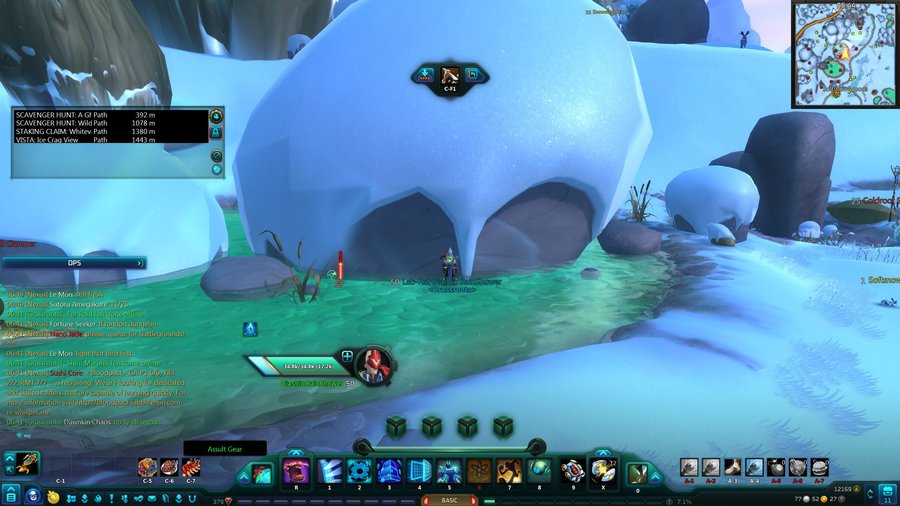Open the inventory bag showing 11
Screen dimensions: 900x506
pos(889,494)
